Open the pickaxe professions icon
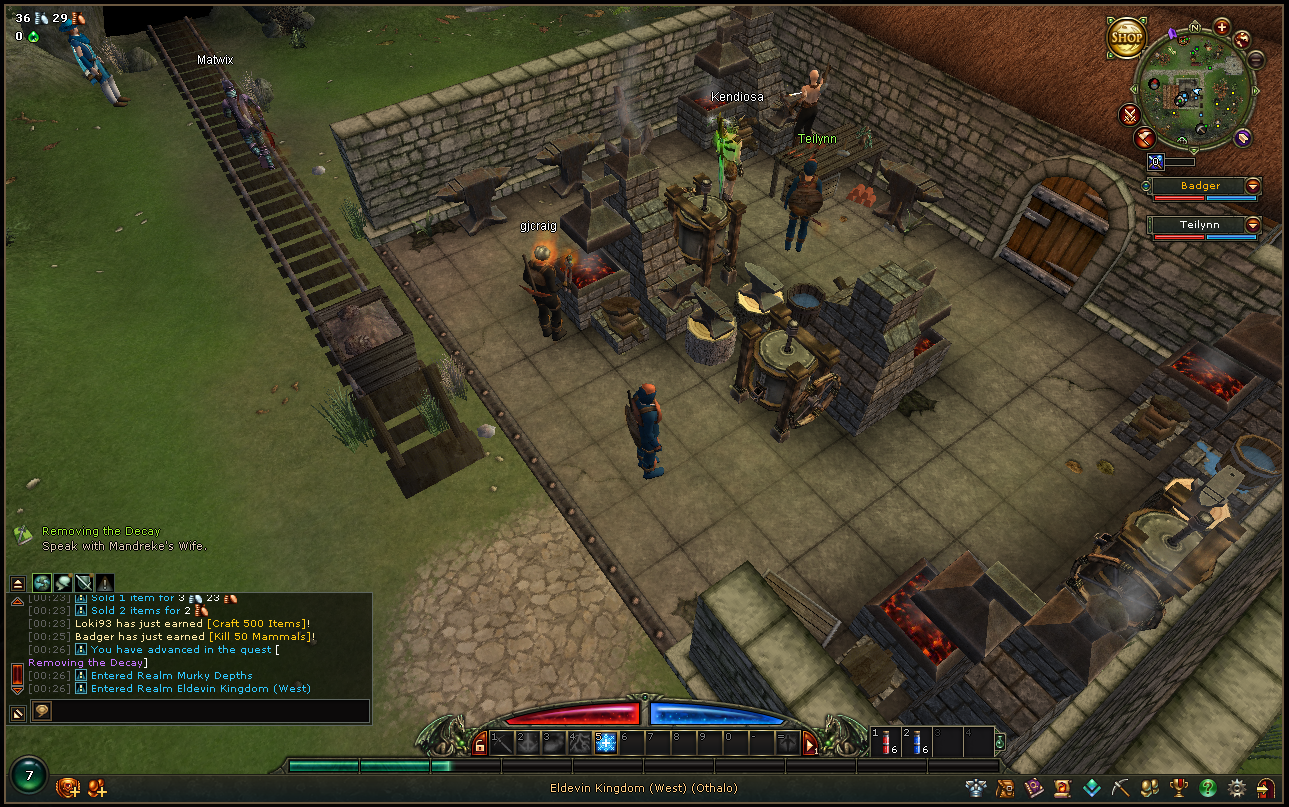Image resolution: width=1289 pixels, height=807 pixels. (1122, 788)
